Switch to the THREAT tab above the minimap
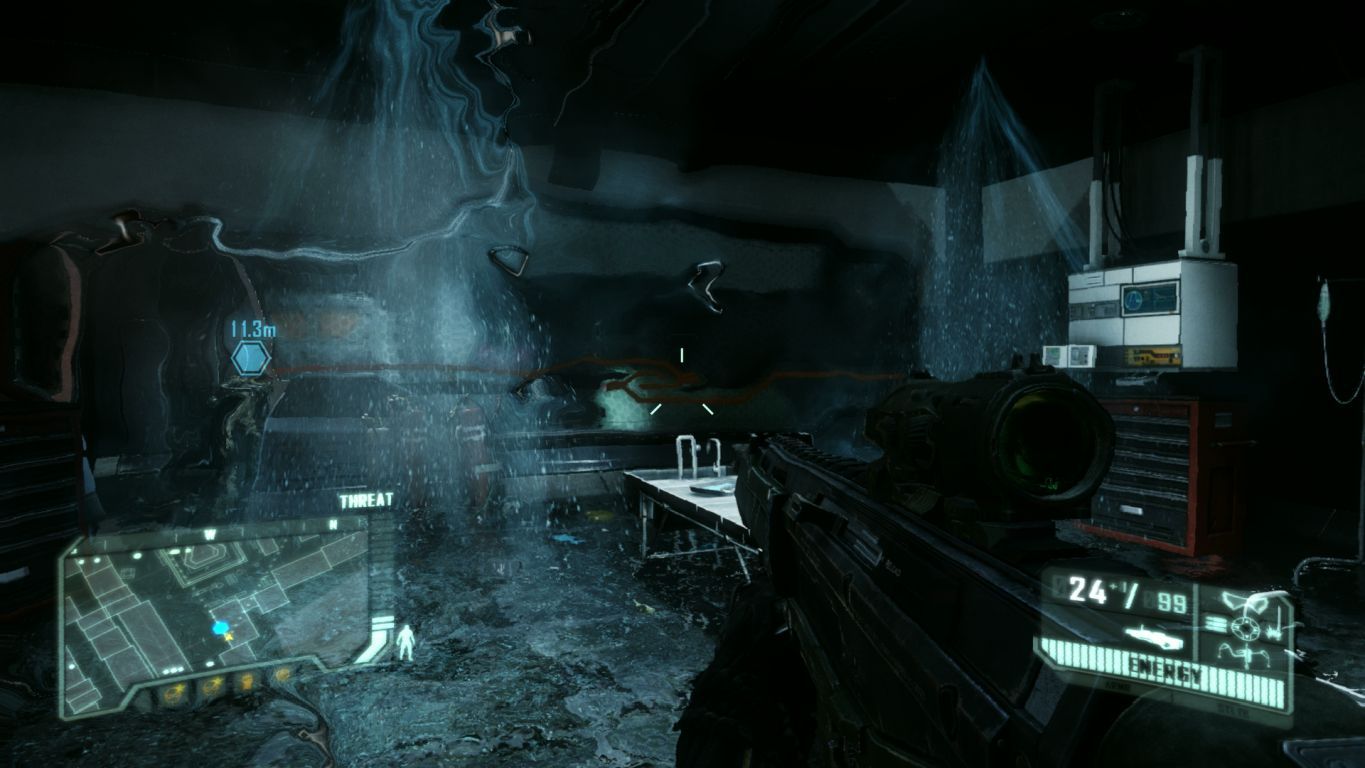 click(366, 499)
